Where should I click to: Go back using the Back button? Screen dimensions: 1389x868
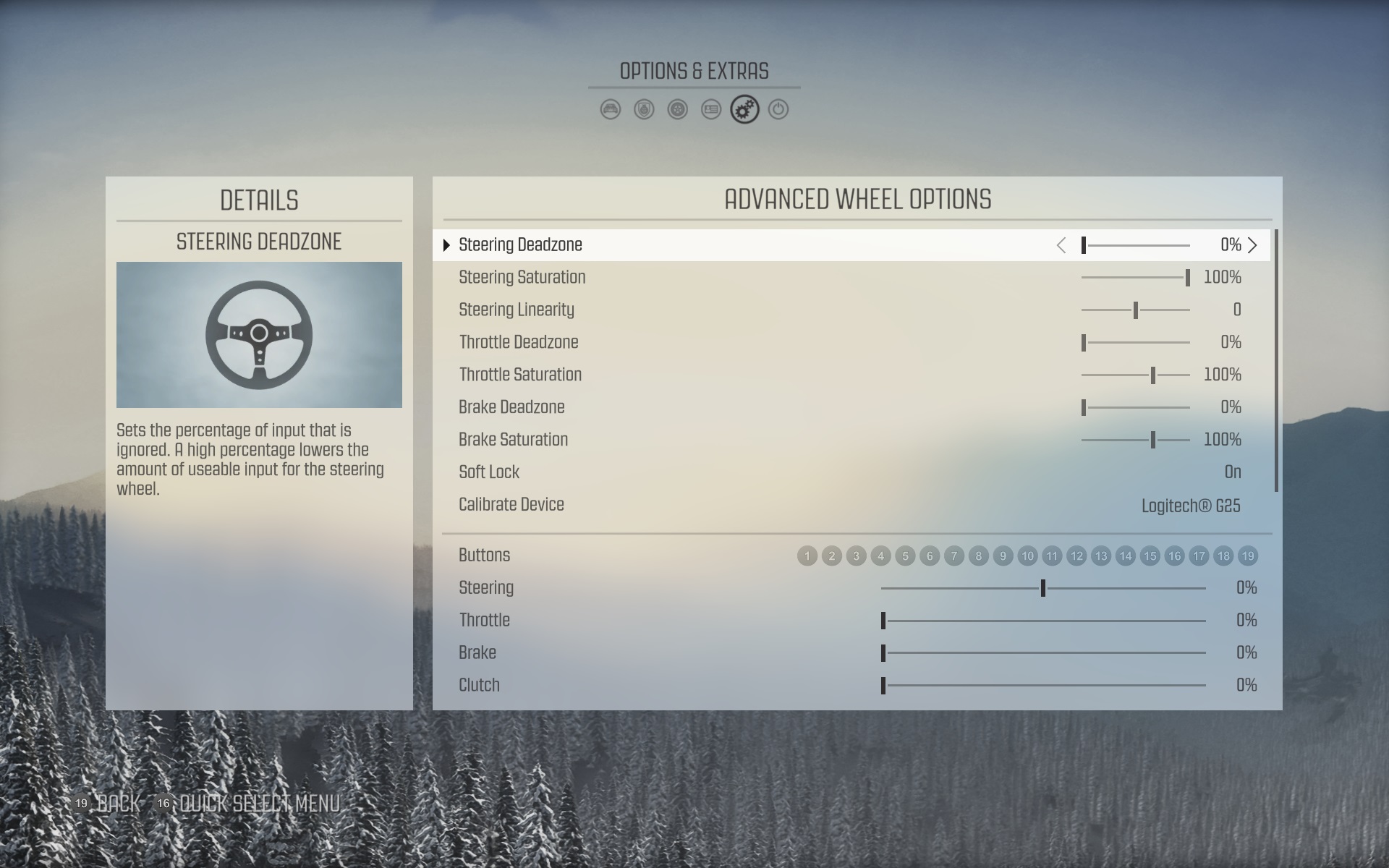point(109,804)
